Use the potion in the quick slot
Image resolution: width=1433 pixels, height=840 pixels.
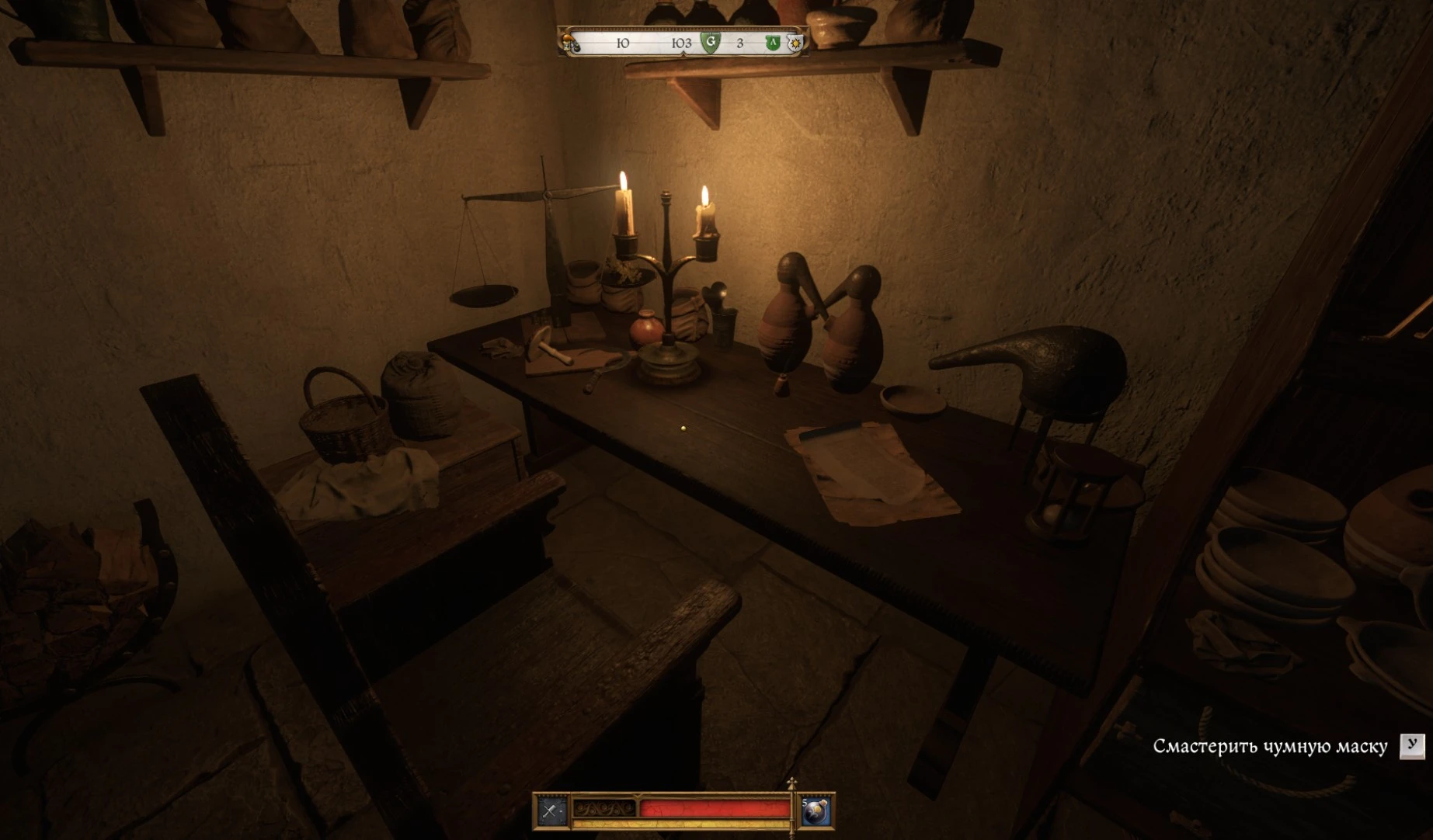[x=816, y=811]
